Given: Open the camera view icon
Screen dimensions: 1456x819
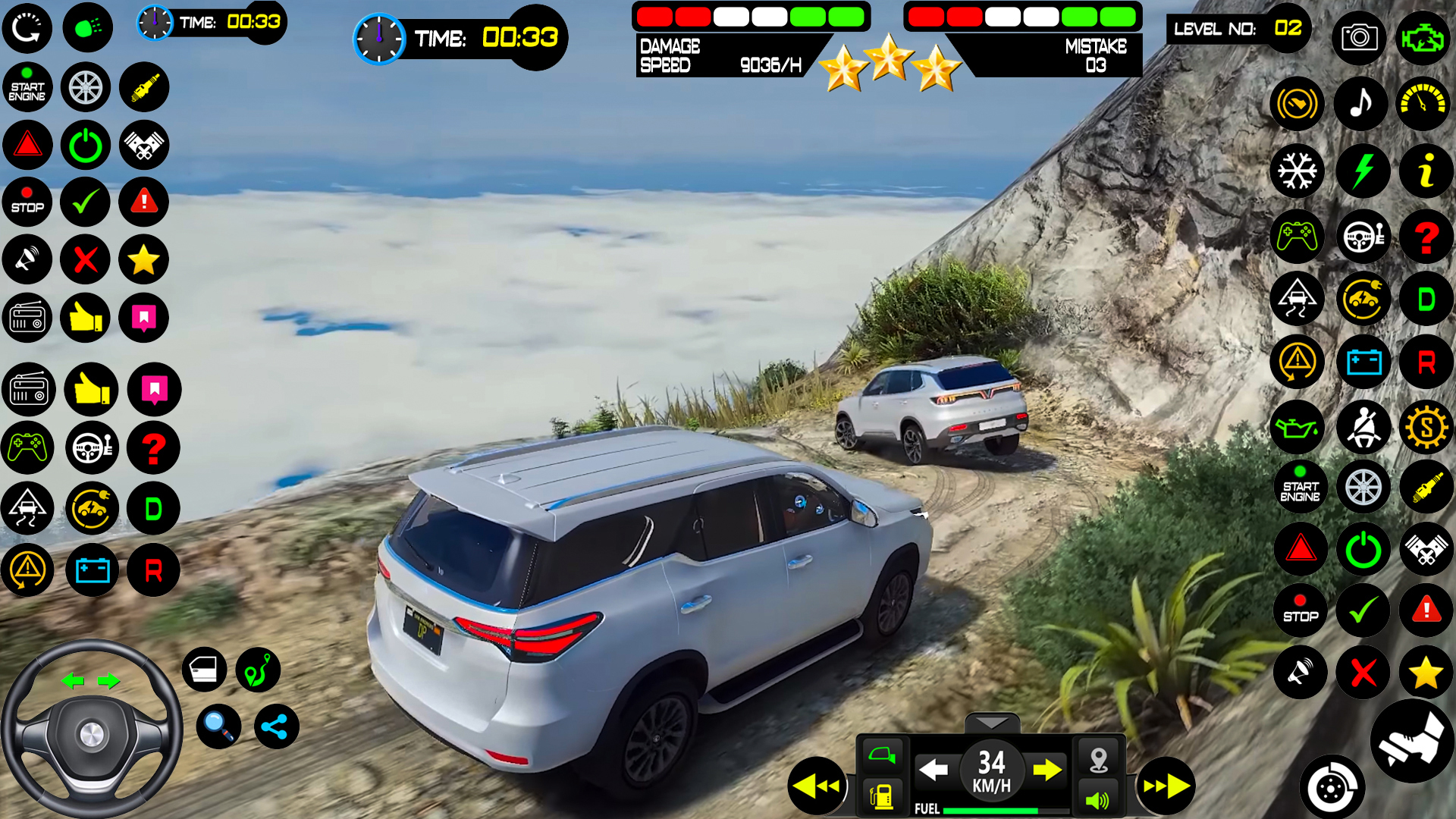Looking at the screenshot, I should coord(1358,38).
